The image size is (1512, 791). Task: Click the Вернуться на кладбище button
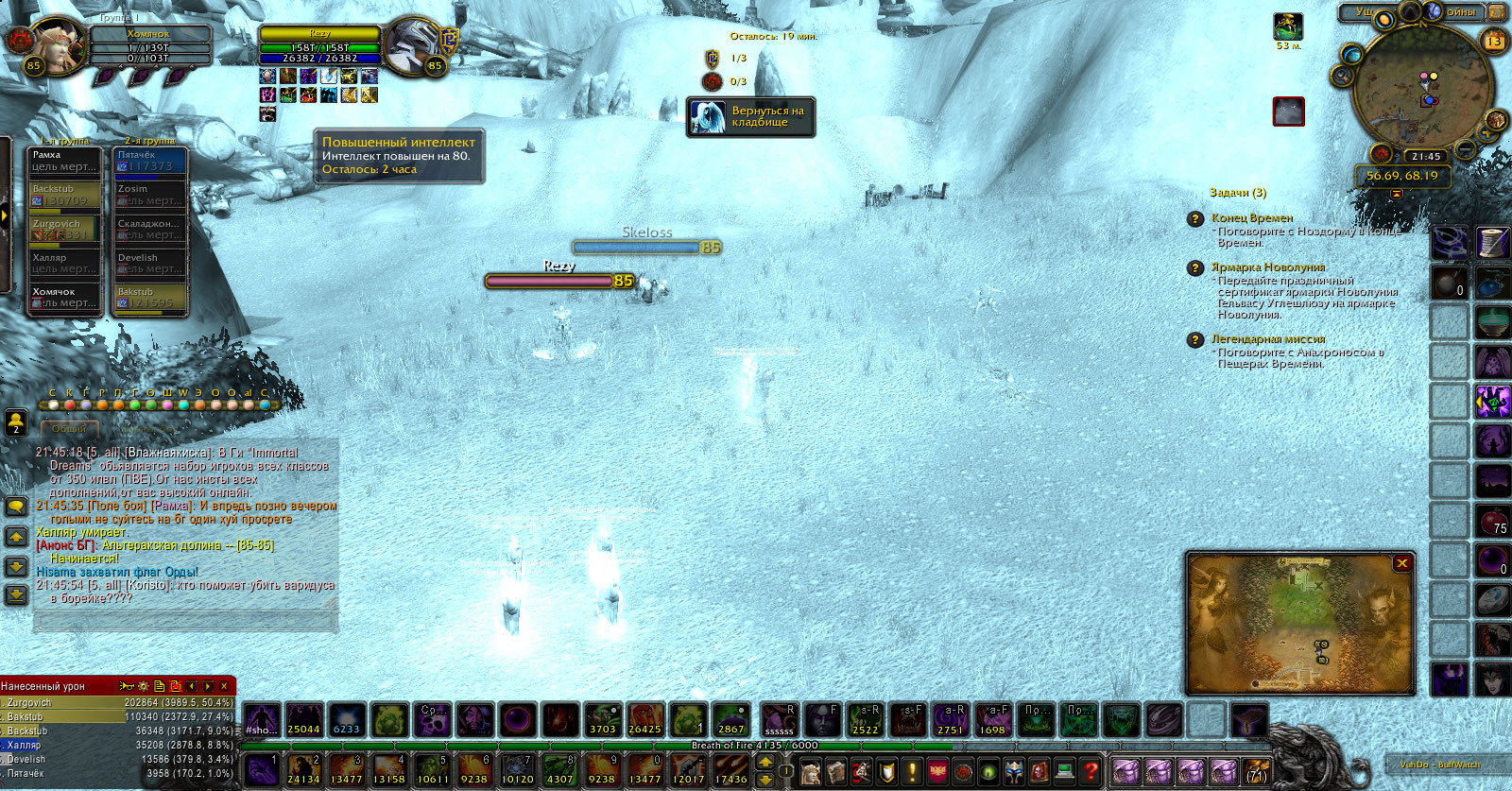pyautogui.click(x=751, y=117)
